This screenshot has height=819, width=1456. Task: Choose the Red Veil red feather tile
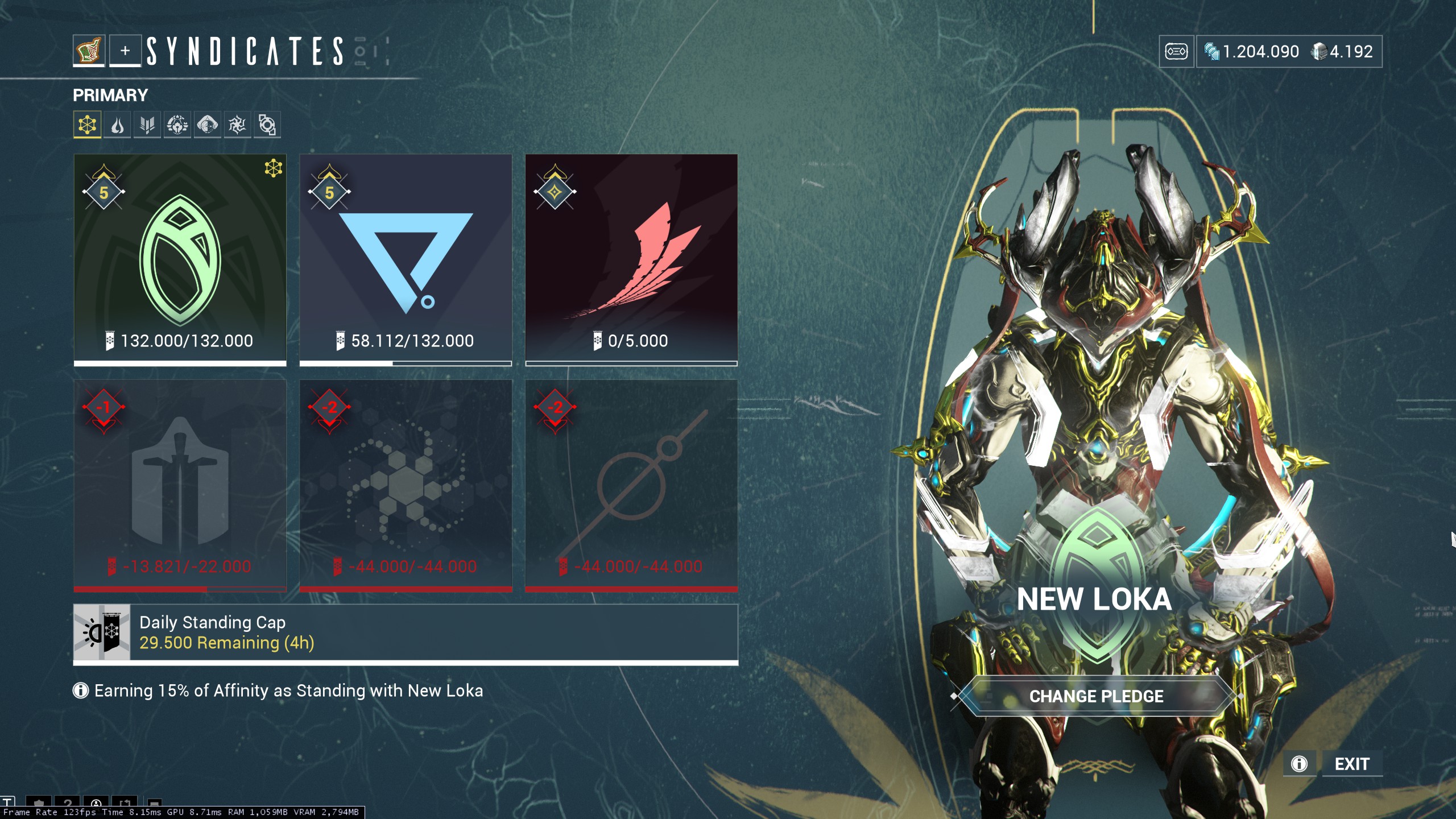(631, 259)
